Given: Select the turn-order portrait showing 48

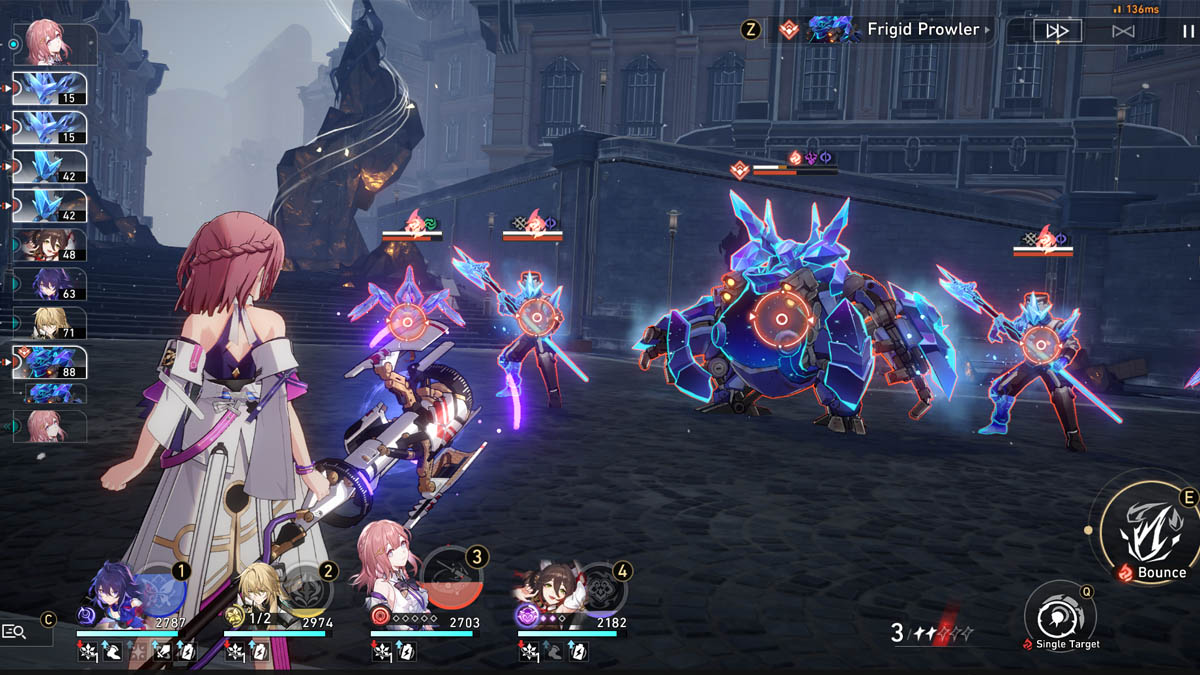Looking at the screenshot, I should pyautogui.click(x=50, y=245).
